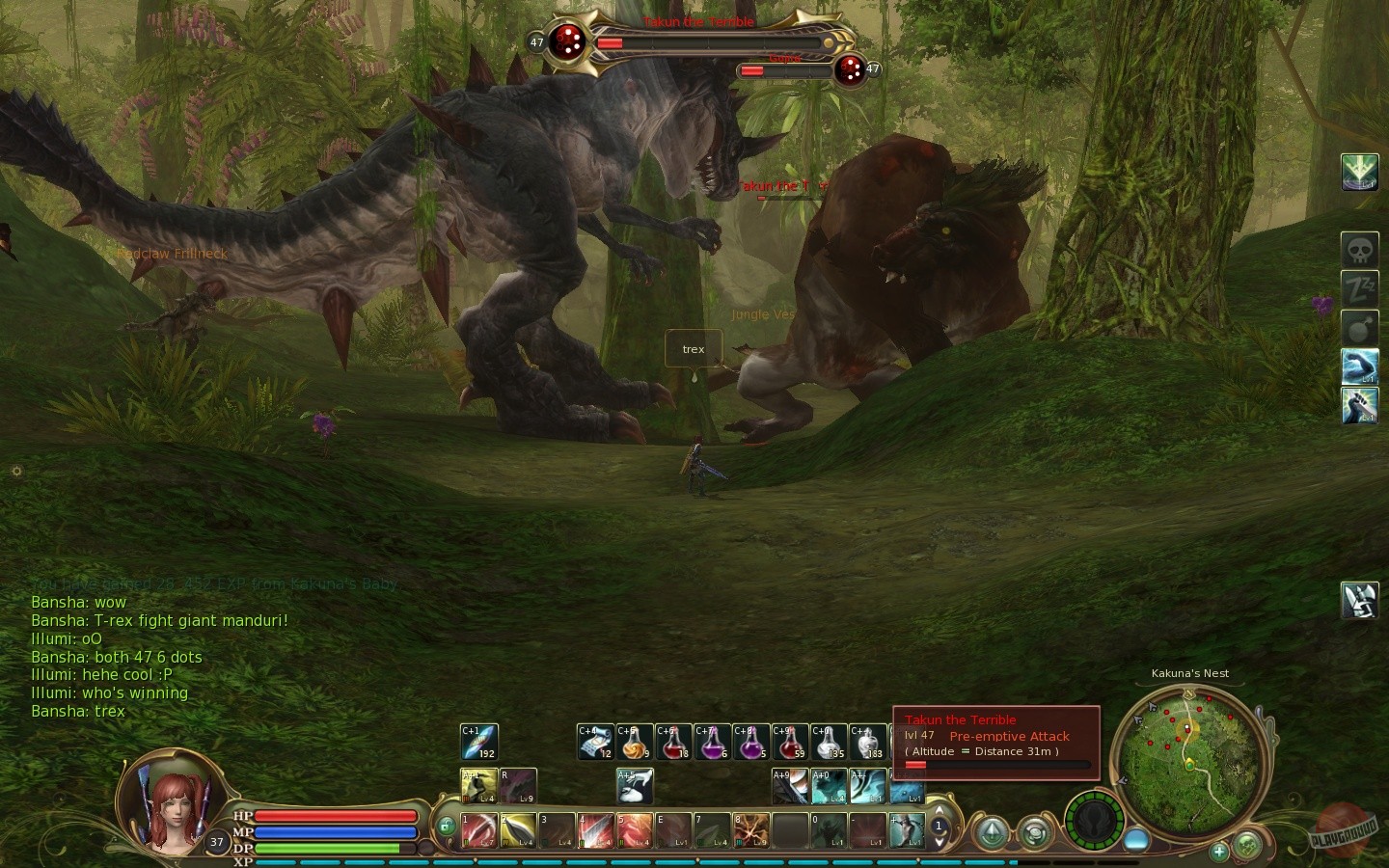Use the large sword skill in hotbar slot 4
Image resolution: width=1389 pixels, height=868 pixels.
(596, 830)
